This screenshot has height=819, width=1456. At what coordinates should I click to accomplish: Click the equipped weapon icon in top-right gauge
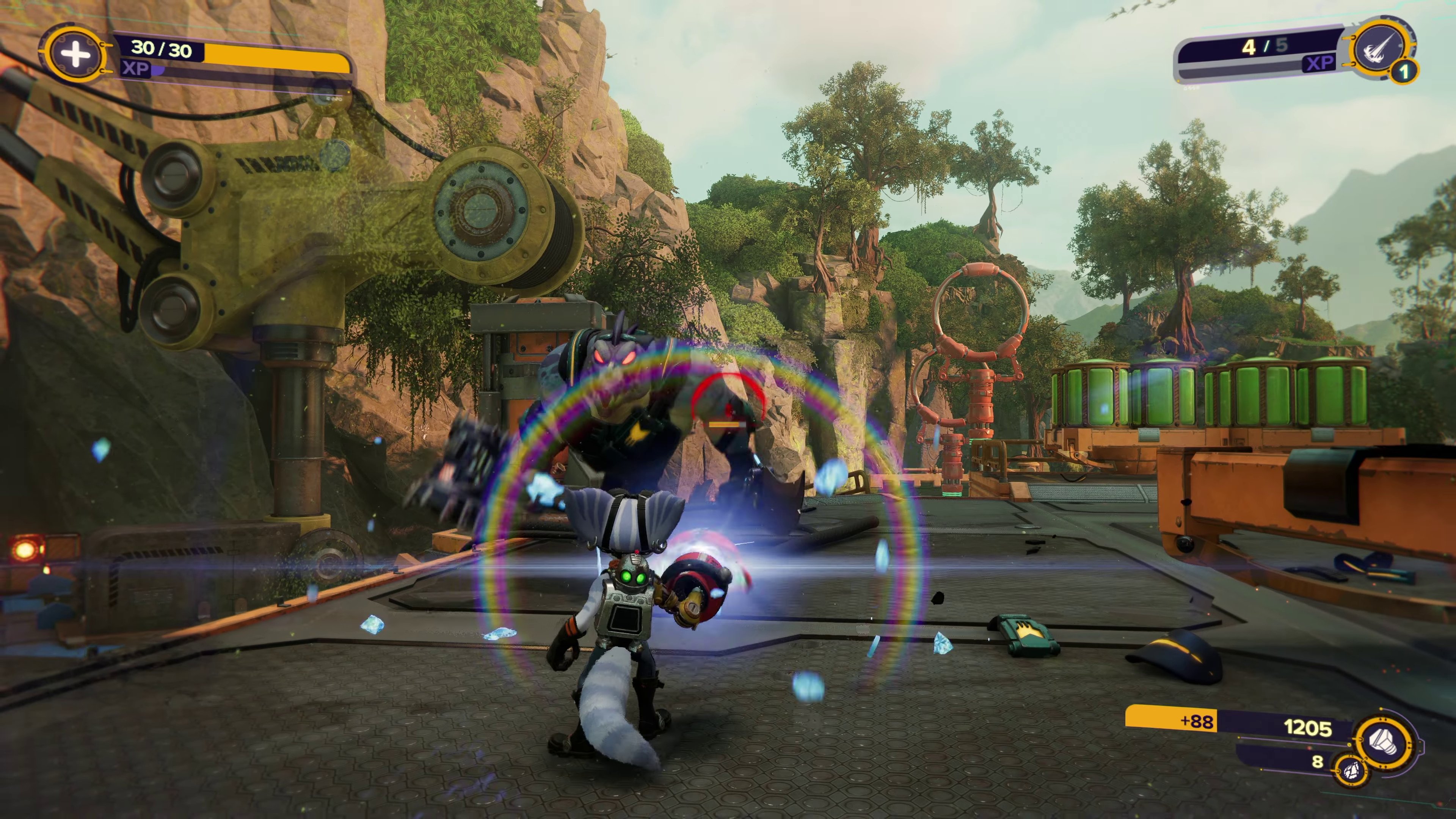pos(1380,47)
